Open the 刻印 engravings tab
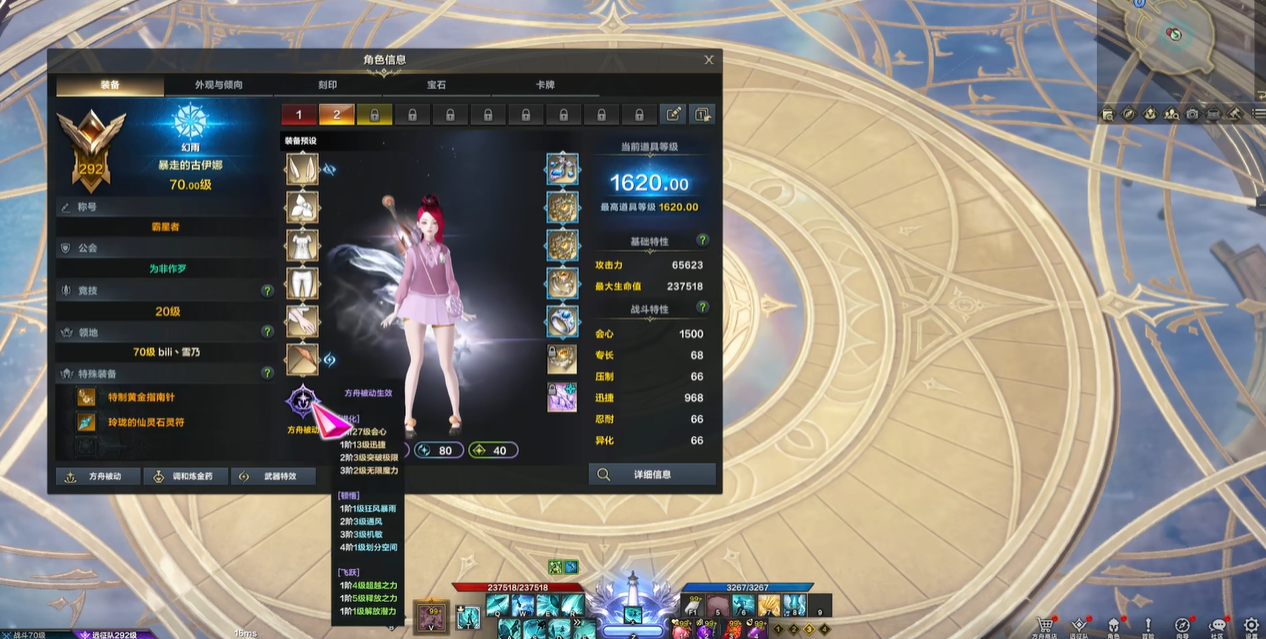Screen dimensions: 1266x639 327,85
